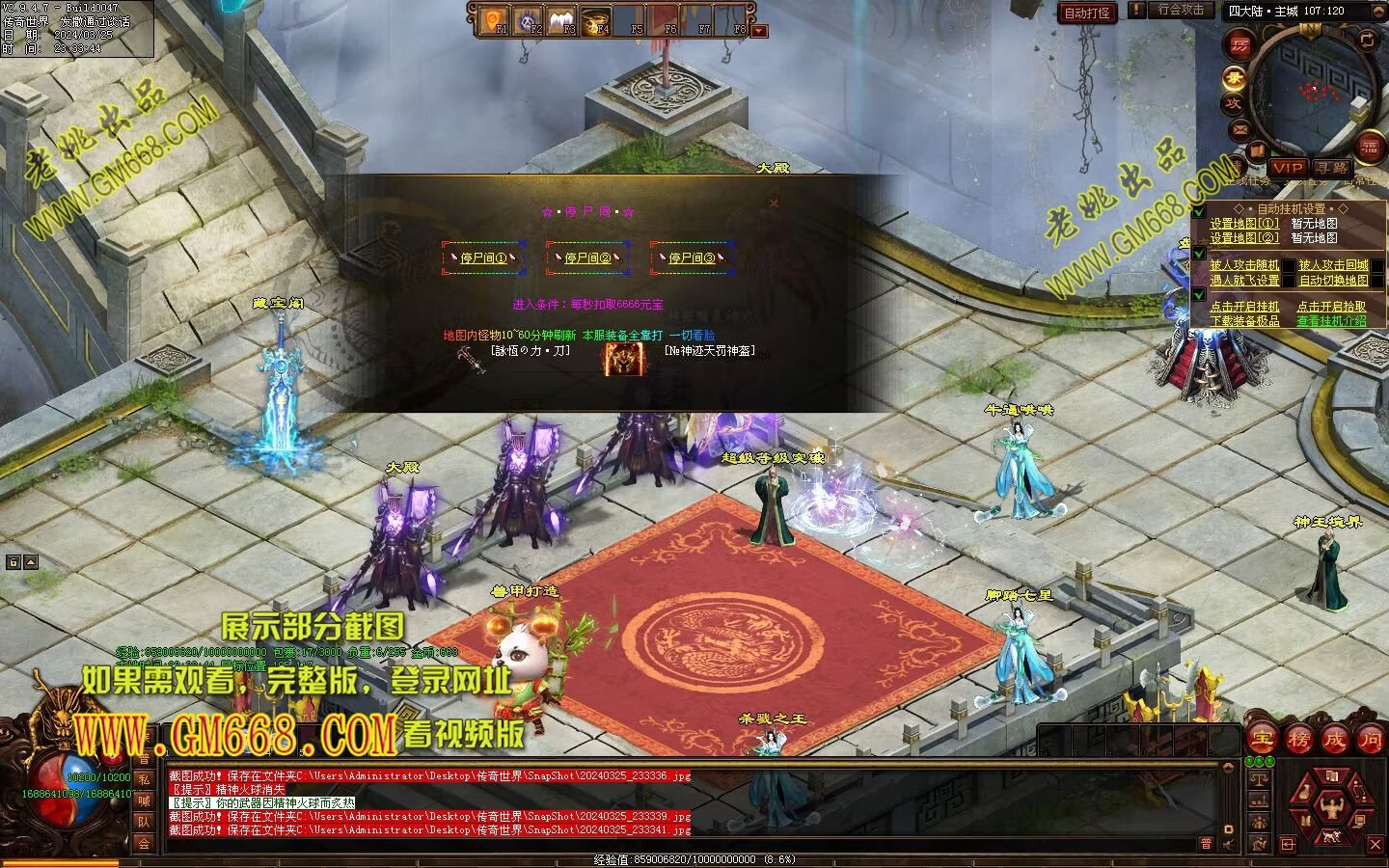Enter 停尸间① from the dialog
The height and width of the screenshot is (868, 1389).
[x=483, y=258]
